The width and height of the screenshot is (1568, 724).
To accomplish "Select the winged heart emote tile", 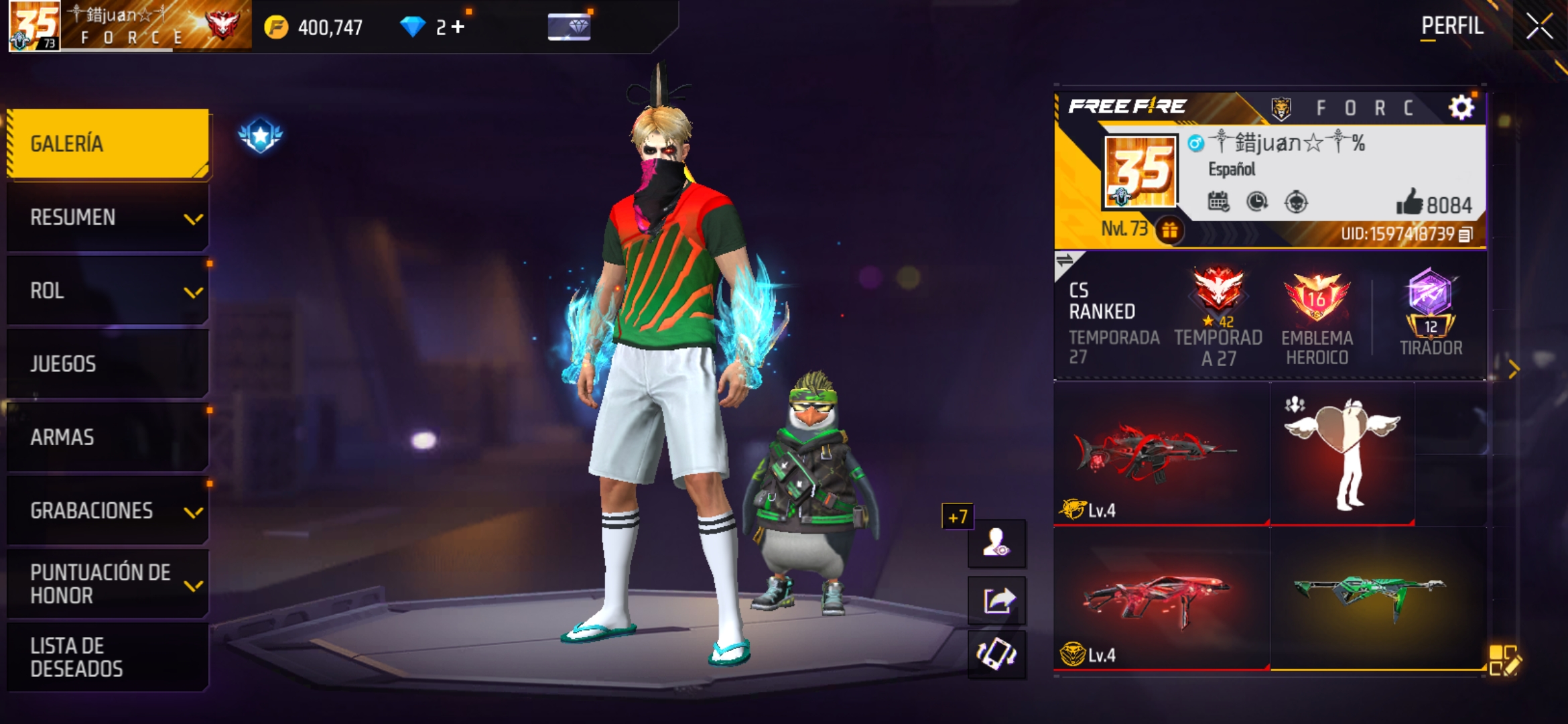I will (1342, 454).
